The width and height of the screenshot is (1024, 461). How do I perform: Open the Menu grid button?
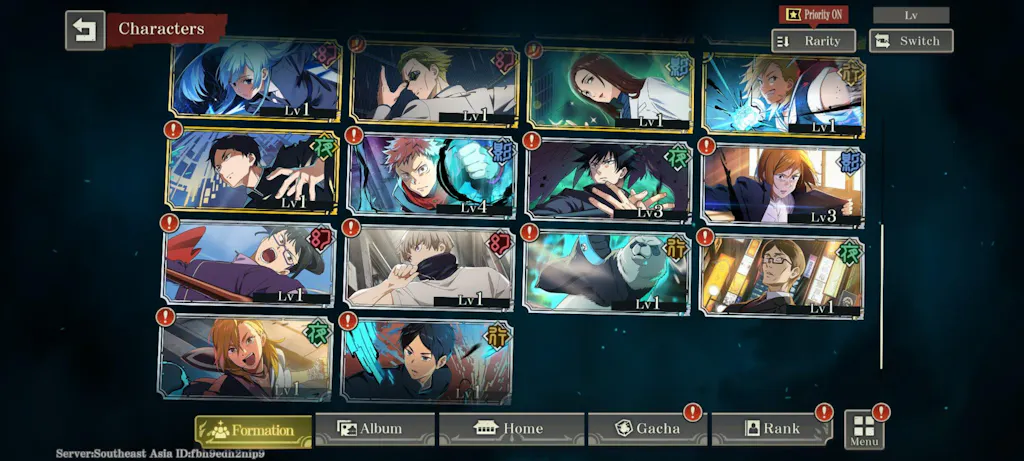click(x=864, y=429)
